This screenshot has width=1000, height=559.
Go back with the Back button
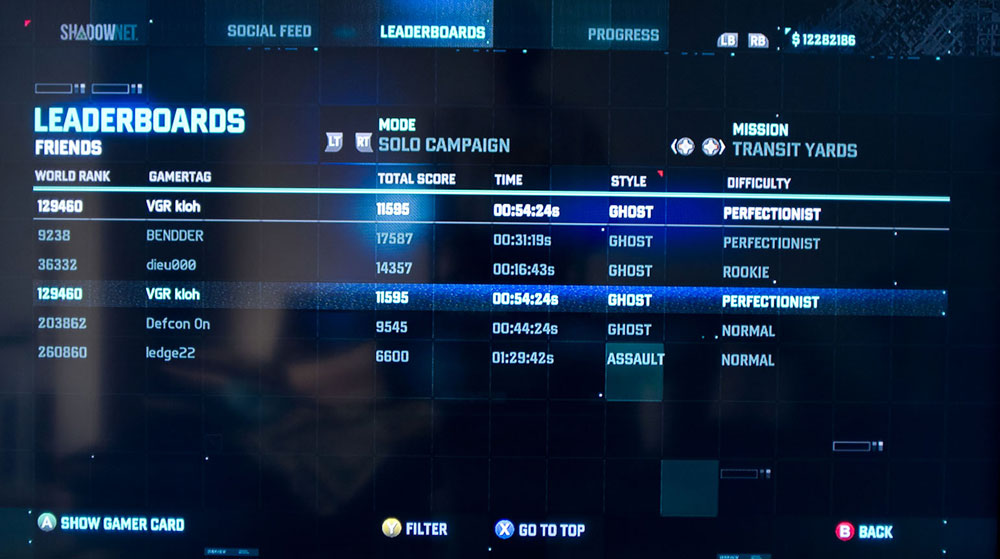tap(864, 532)
